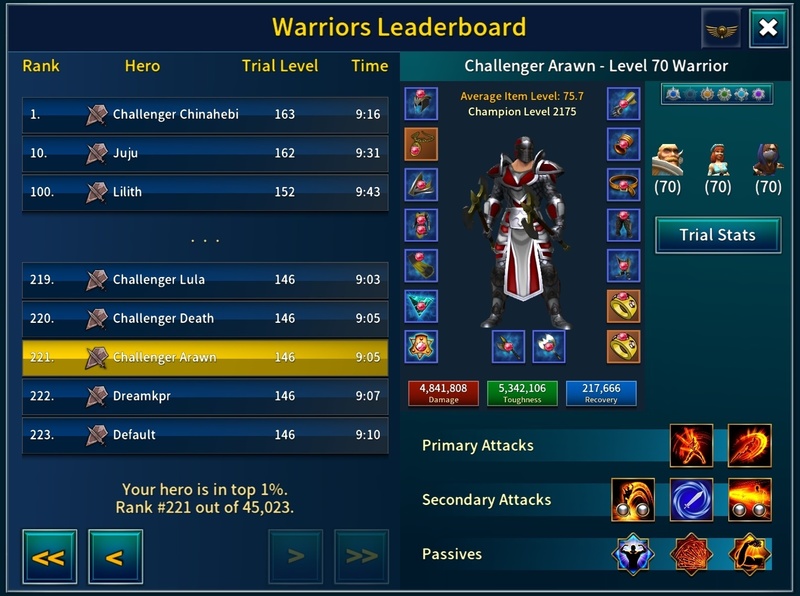View the blue circular secondary attack skill
Viewport: 800px width, 596px height.
tap(692, 499)
